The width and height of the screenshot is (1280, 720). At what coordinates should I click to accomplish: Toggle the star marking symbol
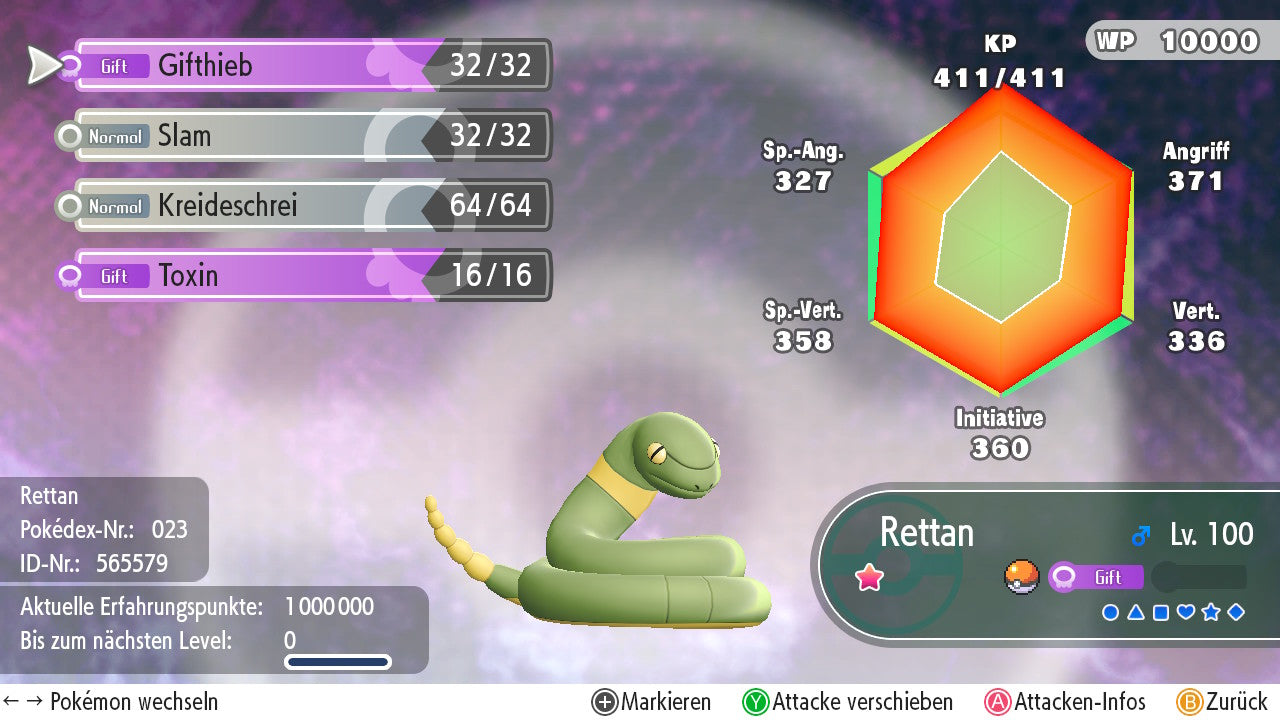[1211, 612]
